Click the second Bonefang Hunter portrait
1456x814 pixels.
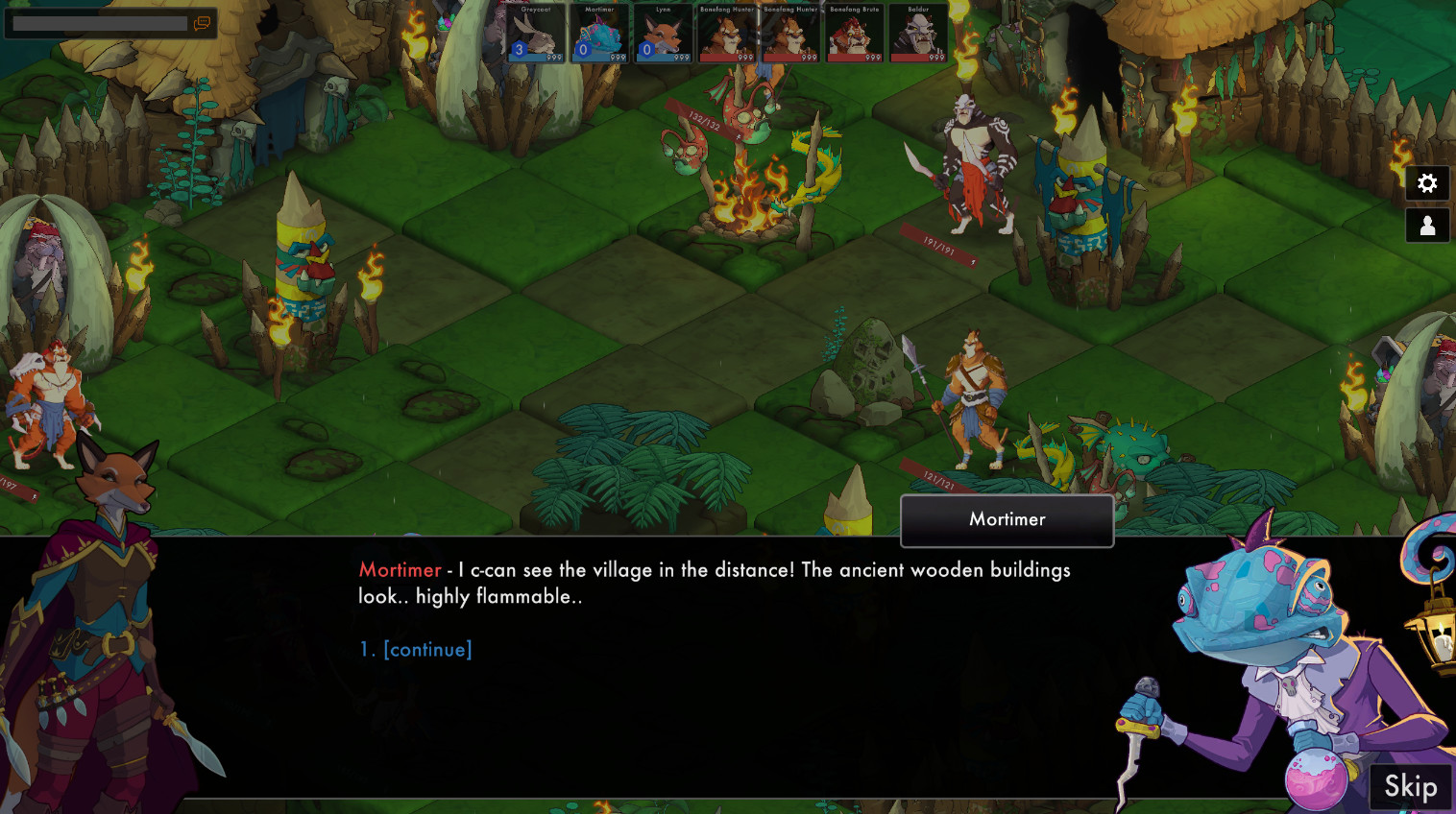pyautogui.click(x=790, y=34)
